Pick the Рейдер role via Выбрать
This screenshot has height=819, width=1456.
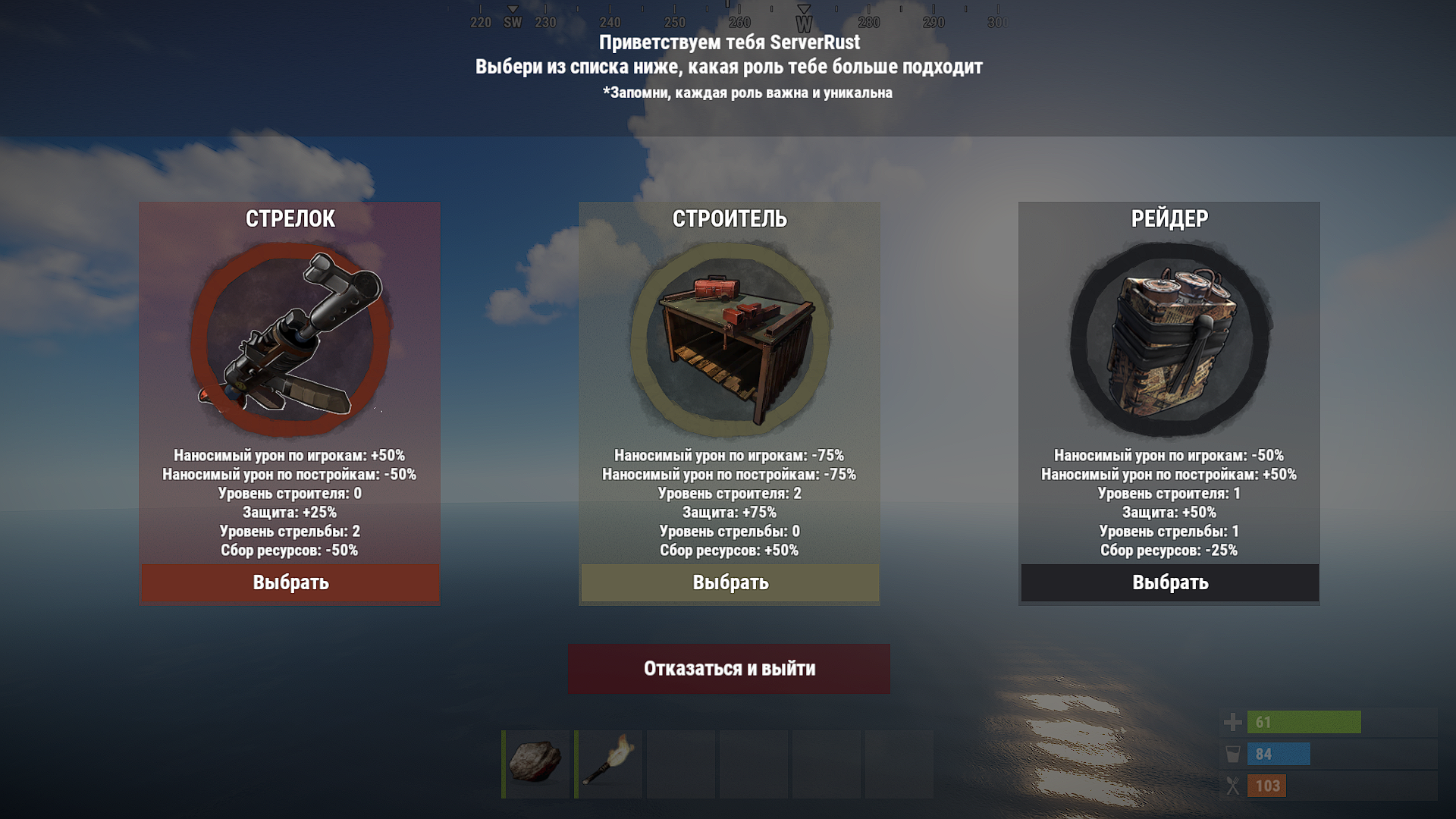[x=1169, y=582]
